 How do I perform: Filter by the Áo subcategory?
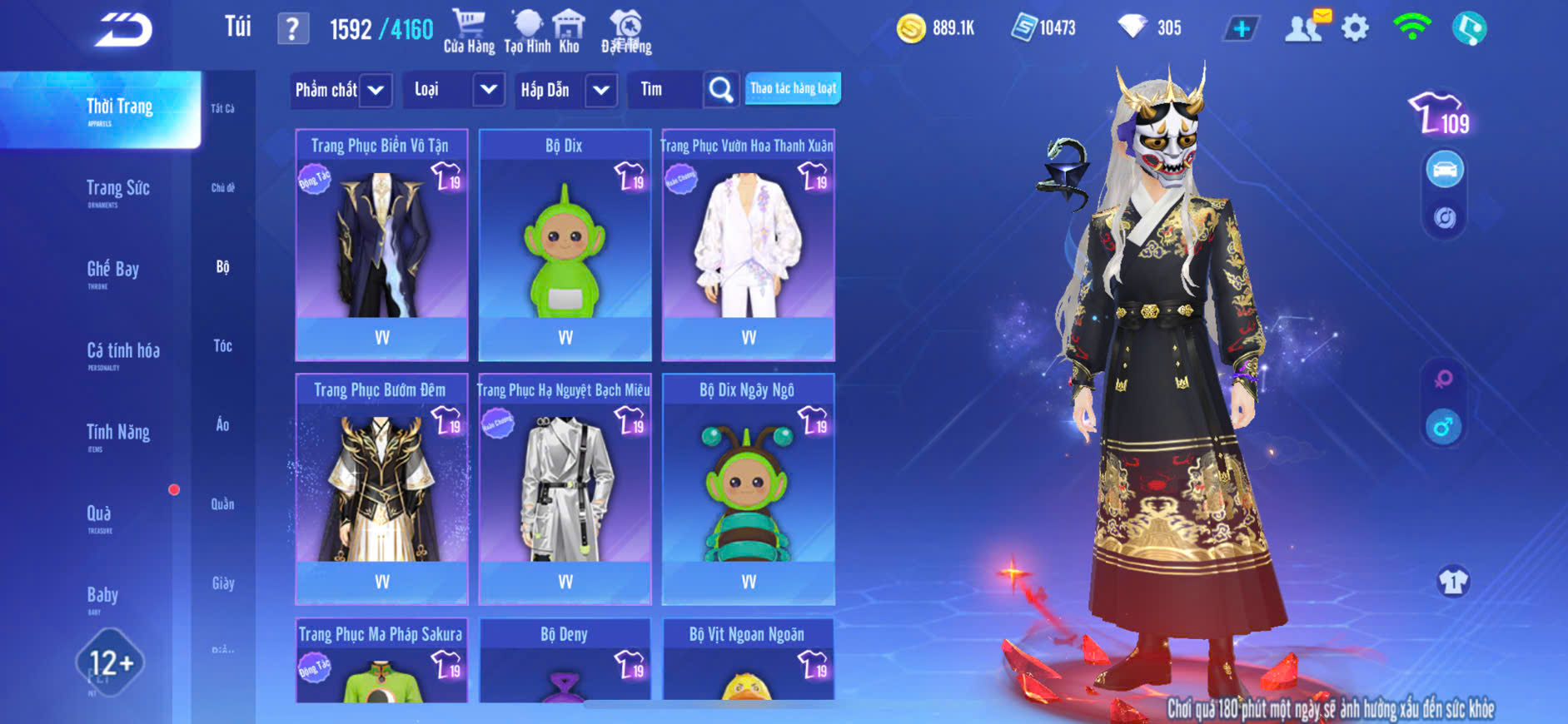[222, 424]
